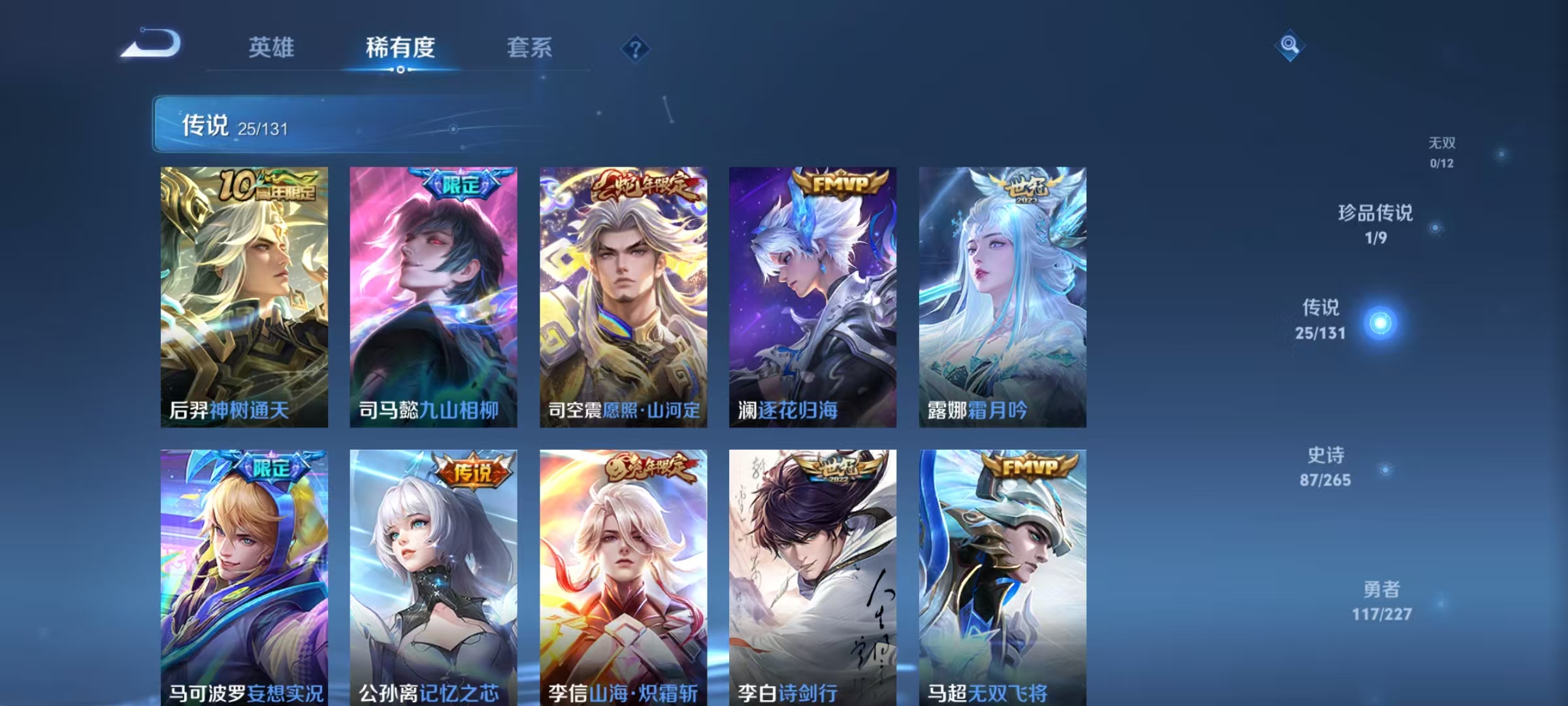The width and height of the screenshot is (1568, 706).
Task: Switch to the 英雄 tab
Action: [x=272, y=48]
